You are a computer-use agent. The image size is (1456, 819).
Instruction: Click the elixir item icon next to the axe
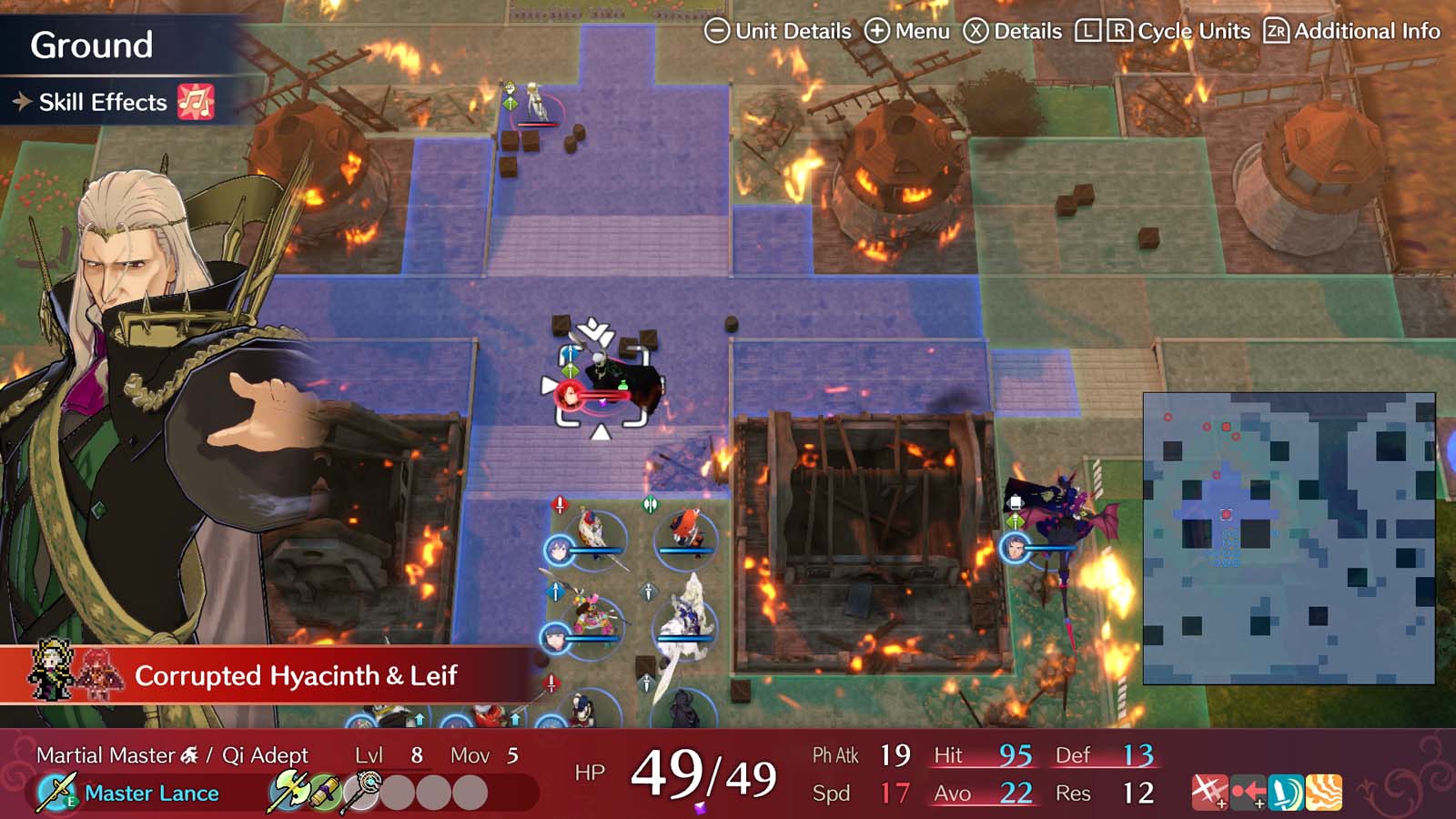pyautogui.click(x=325, y=790)
